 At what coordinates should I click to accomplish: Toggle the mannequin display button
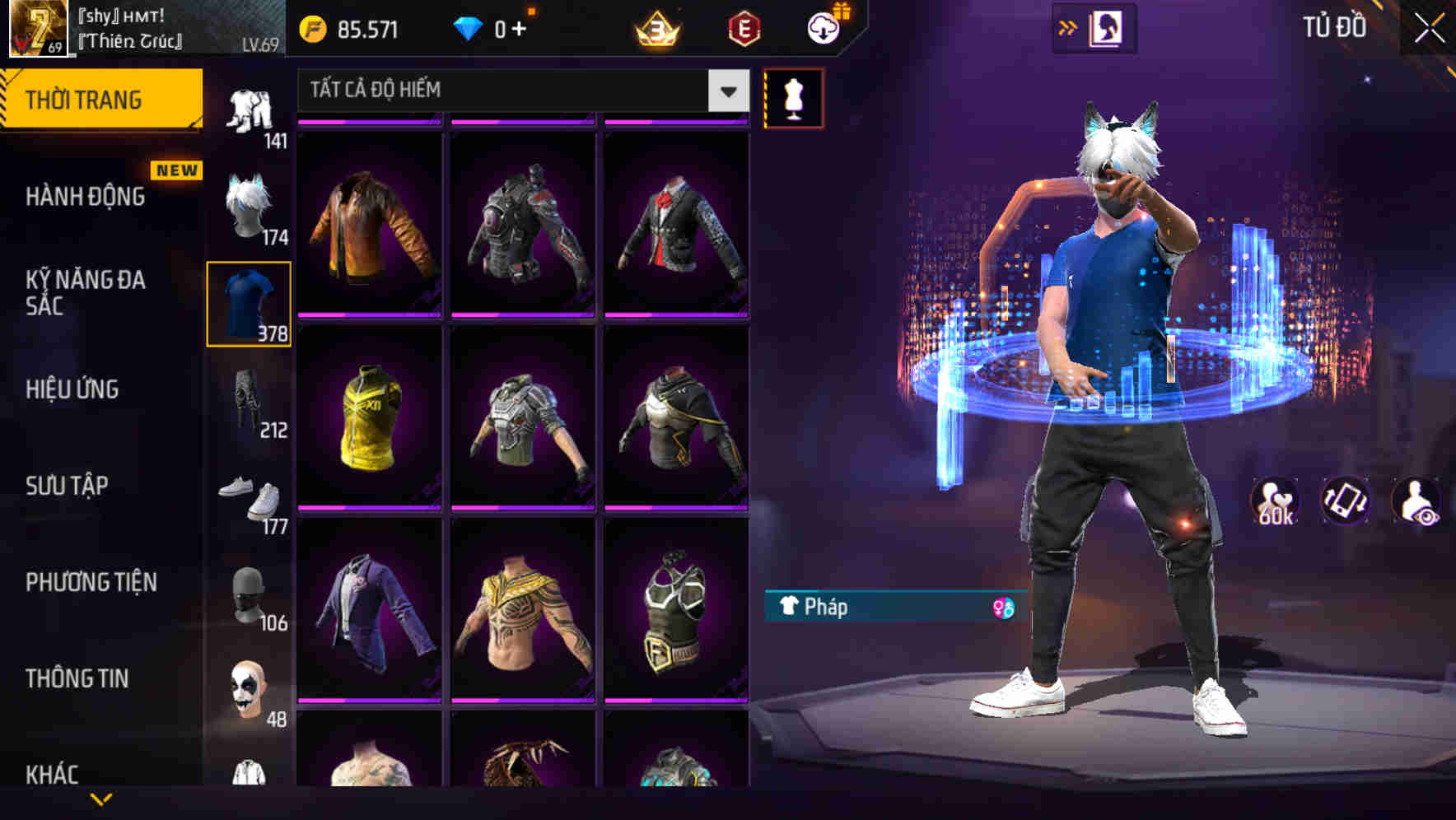(793, 97)
